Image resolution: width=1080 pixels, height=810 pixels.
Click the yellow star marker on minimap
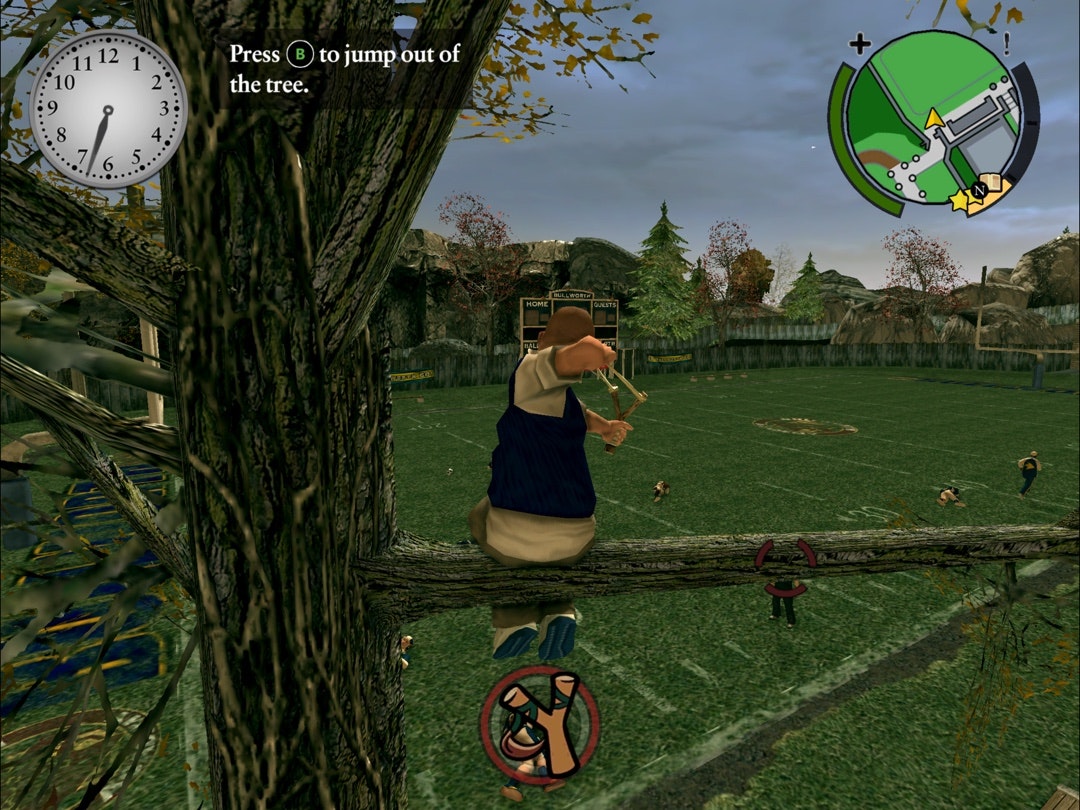[960, 201]
